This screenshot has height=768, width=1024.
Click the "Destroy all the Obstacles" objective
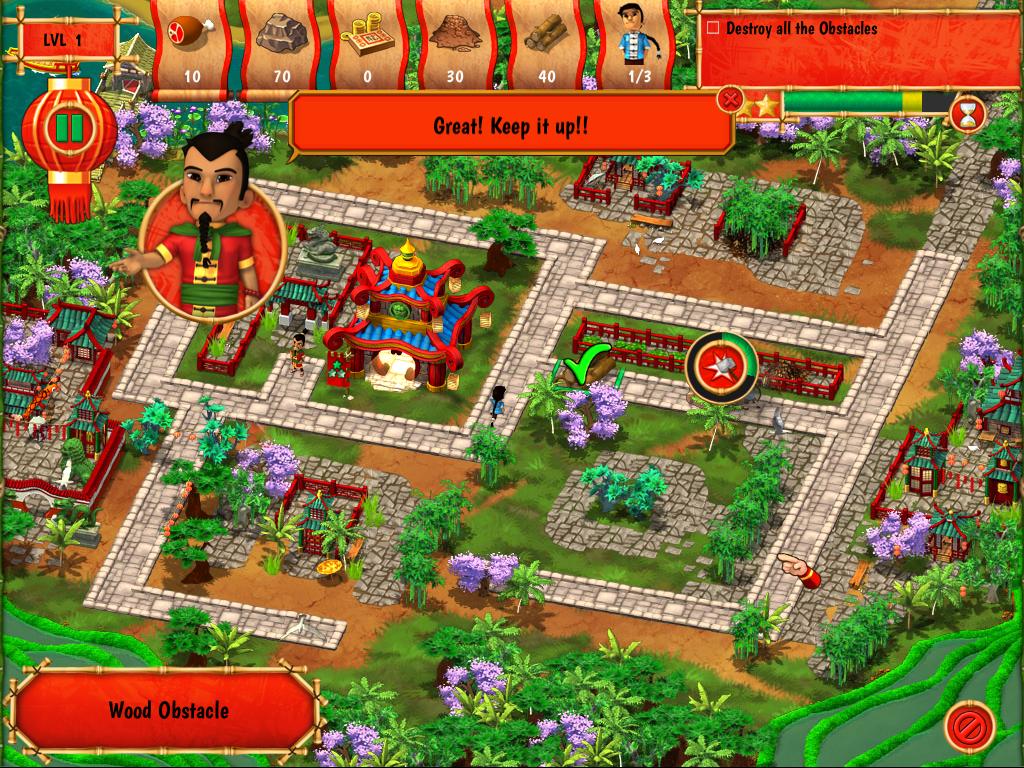point(801,29)
